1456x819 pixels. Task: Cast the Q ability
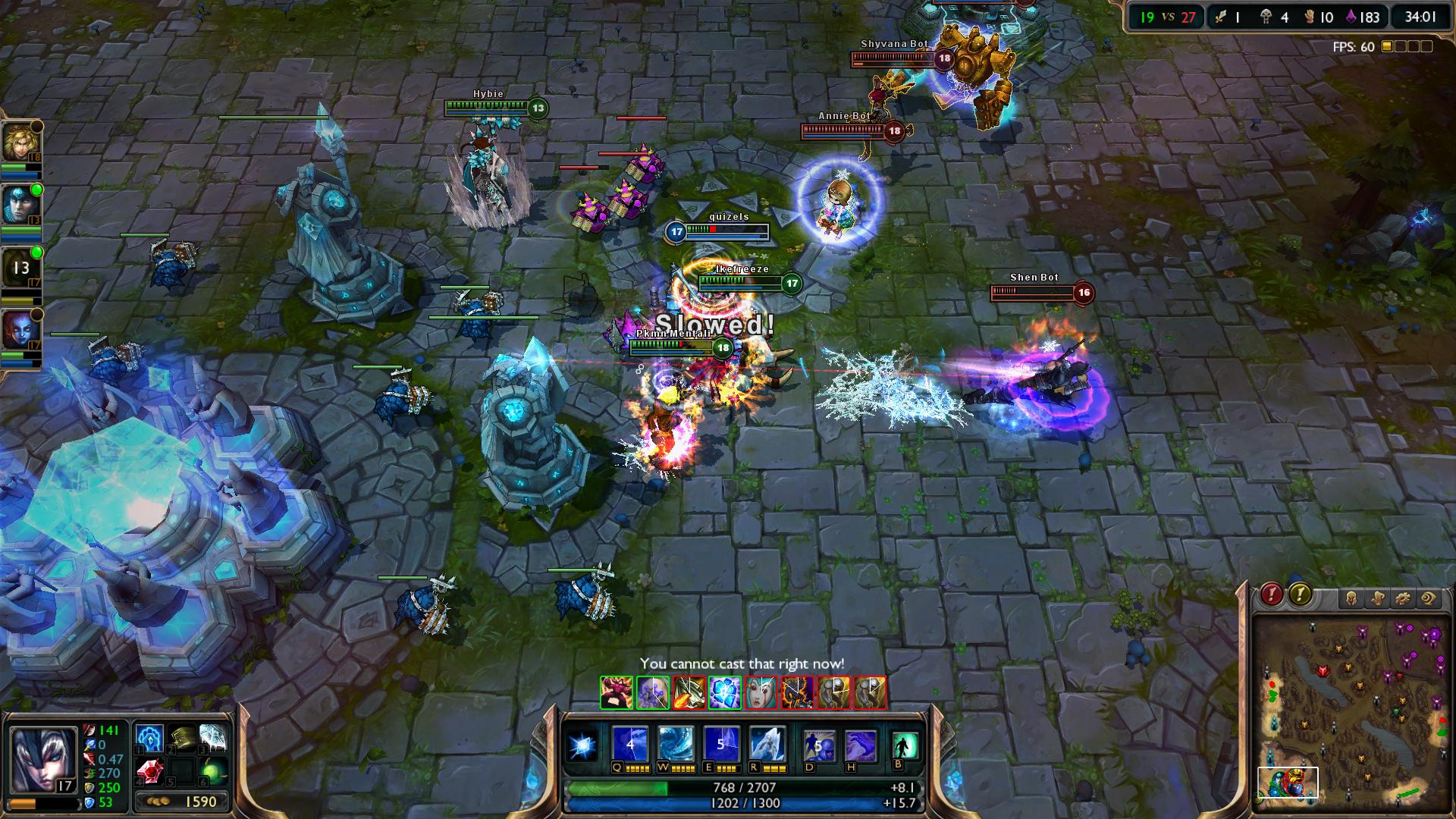point(630,744)
